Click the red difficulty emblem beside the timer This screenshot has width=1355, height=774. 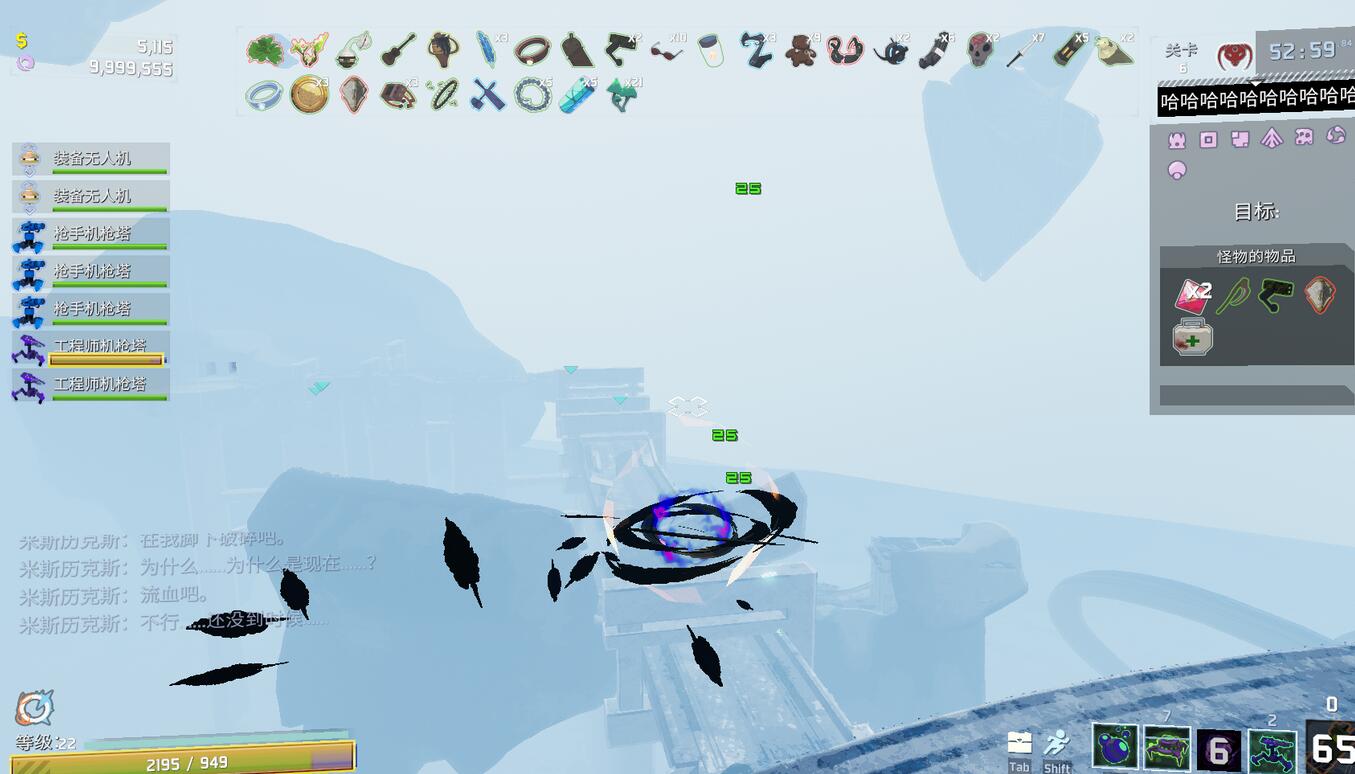coord(1234,55)
